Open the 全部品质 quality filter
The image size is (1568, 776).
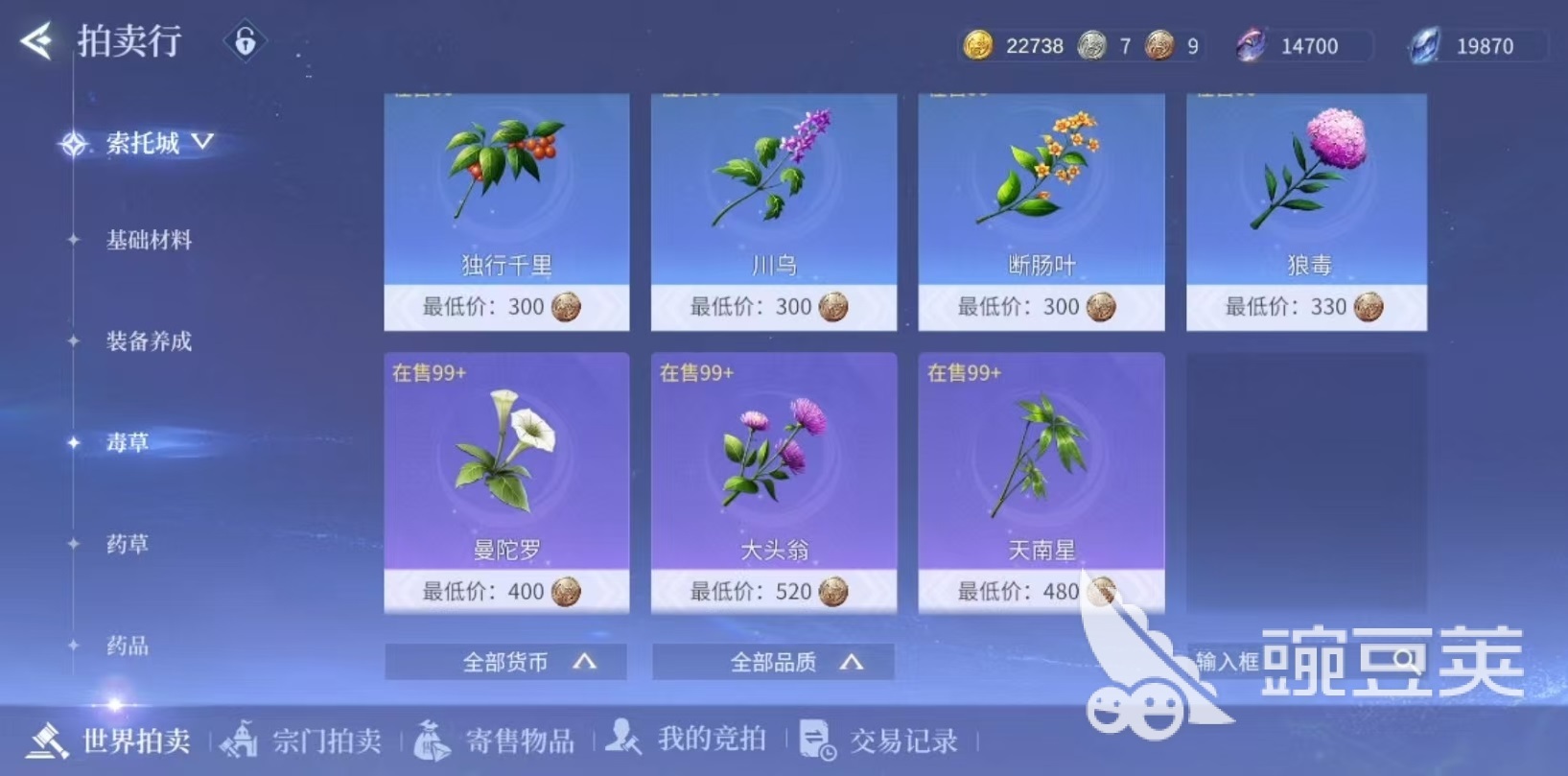(774, 662)
